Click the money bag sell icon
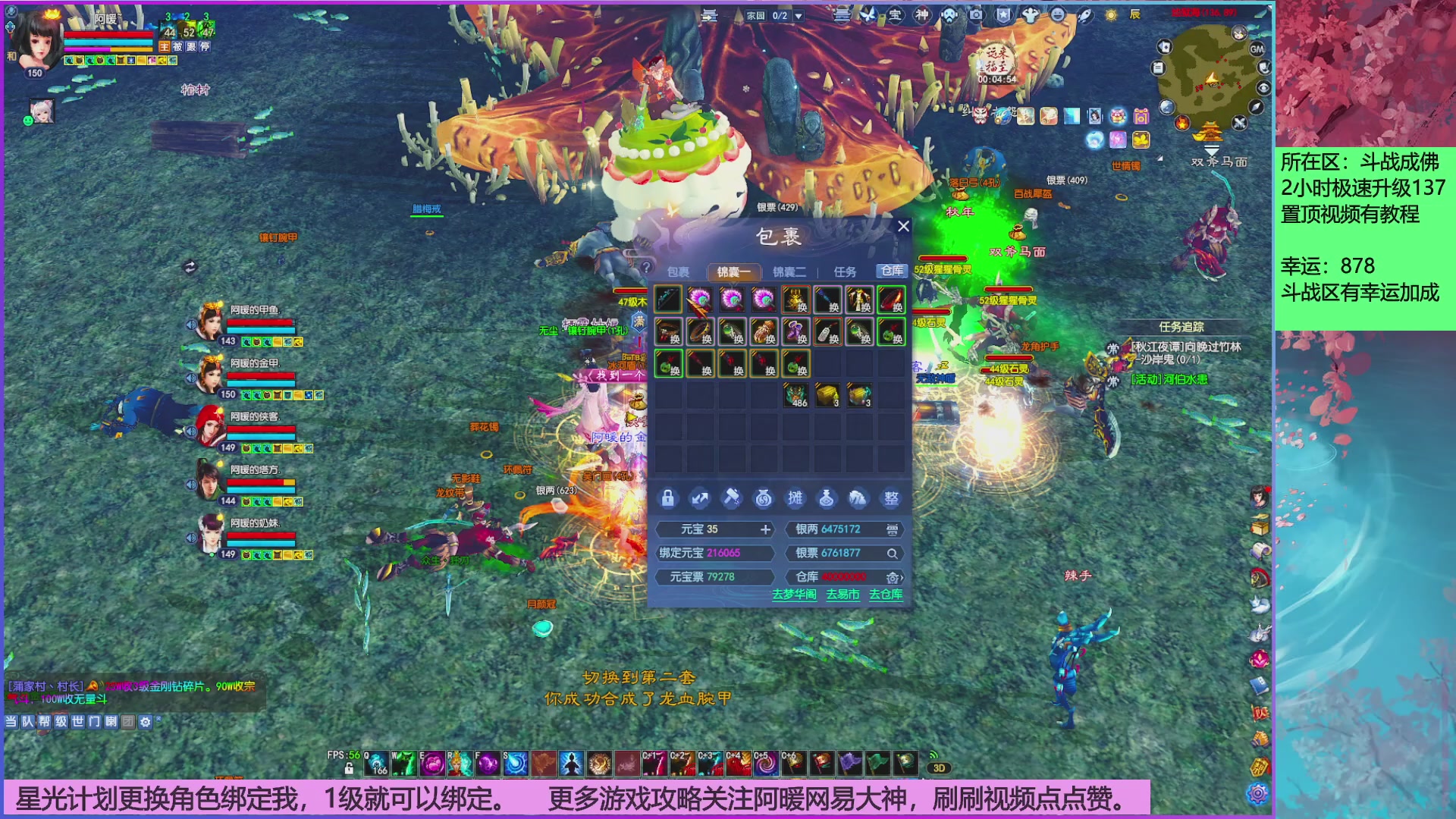The width and height of the screenshot is (1456, 819). tap(762, 497)
